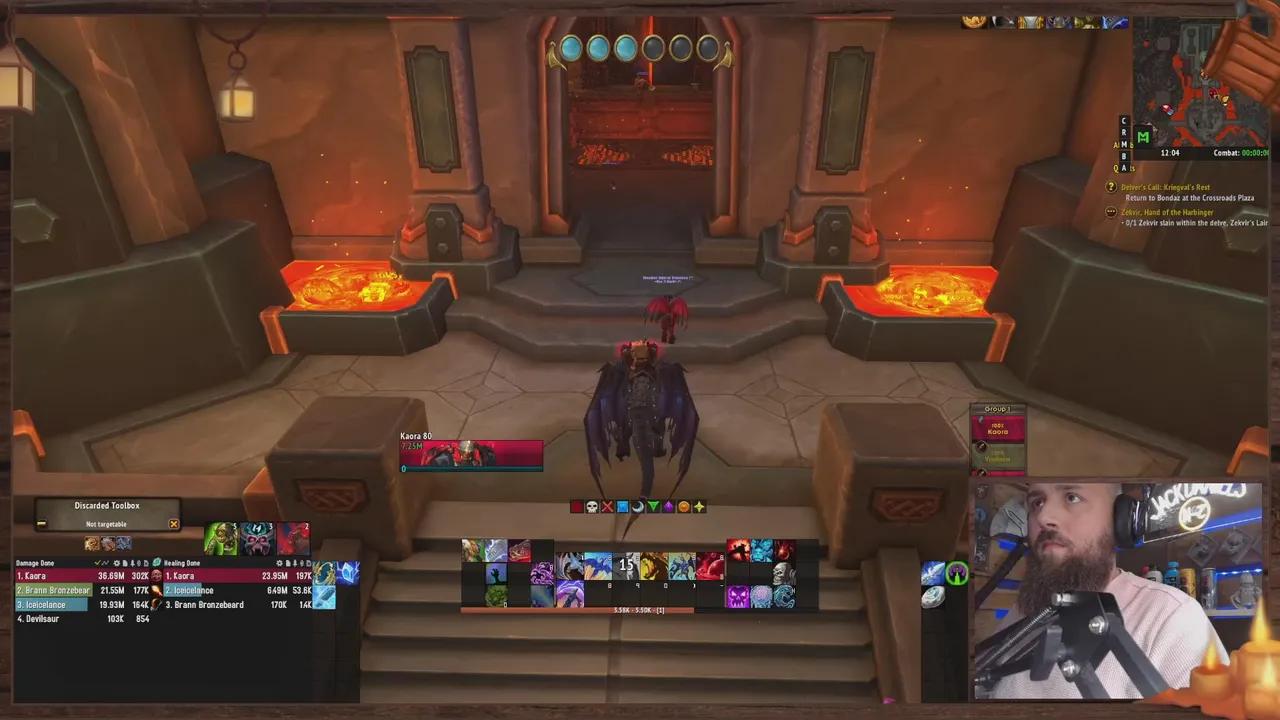
Task: Close the Discarded Toolbox target tooltip
Action: [174, 523]
